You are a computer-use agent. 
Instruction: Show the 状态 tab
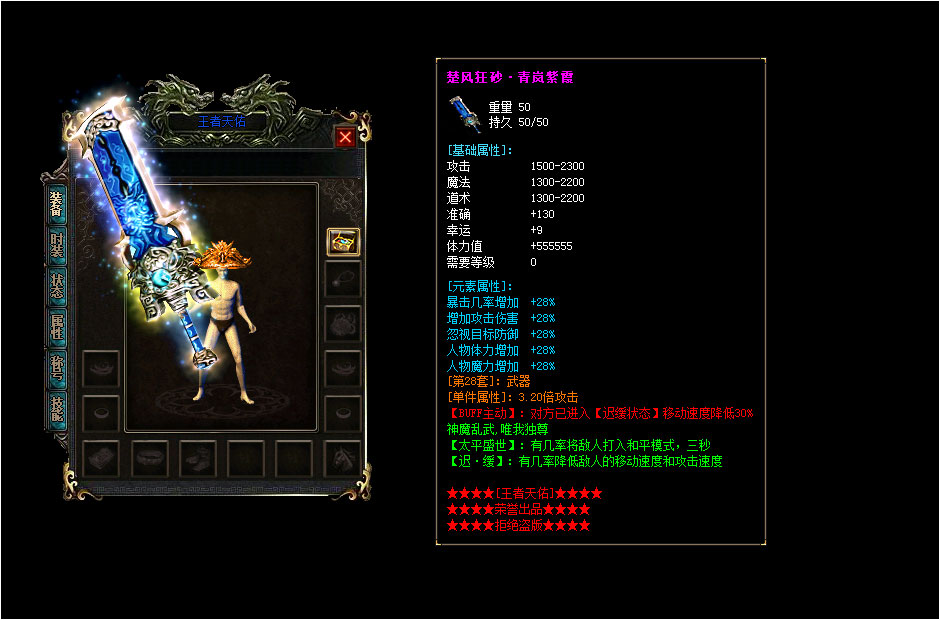58,287
